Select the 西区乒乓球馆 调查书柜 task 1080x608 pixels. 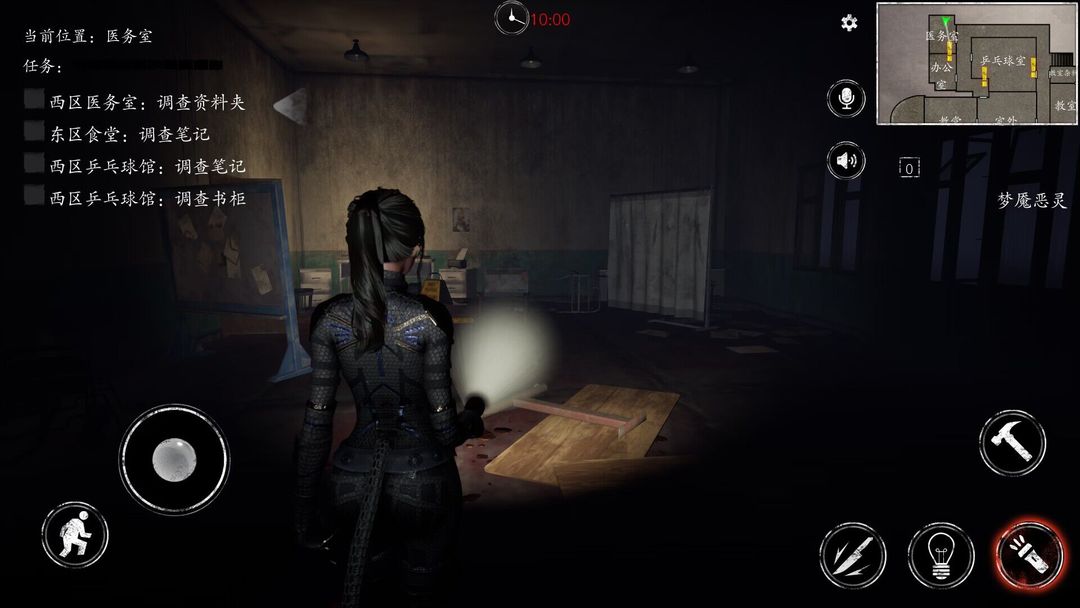146,198
